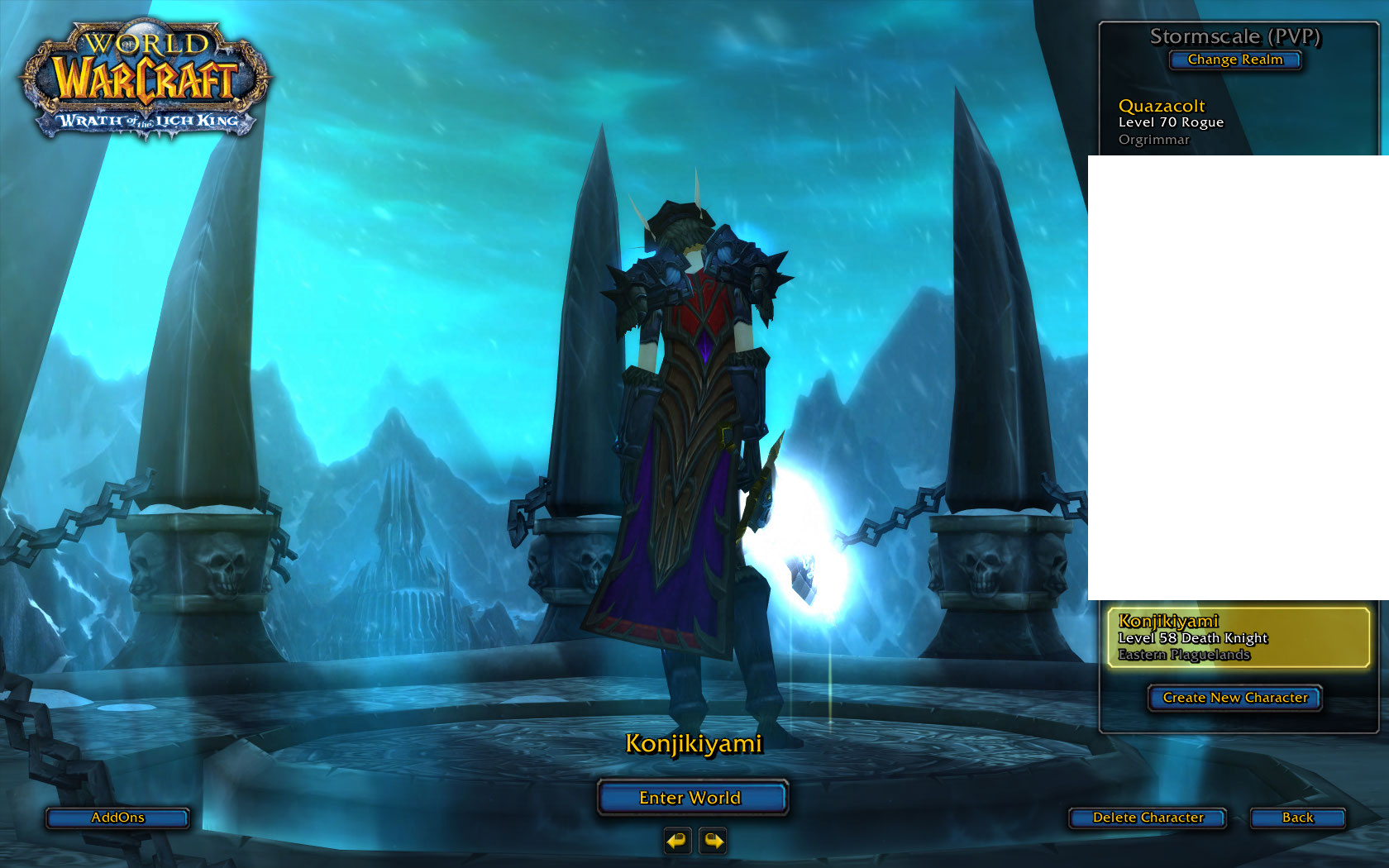Open the AddOns menu
1389x868 pixels.
pos(117,818)
